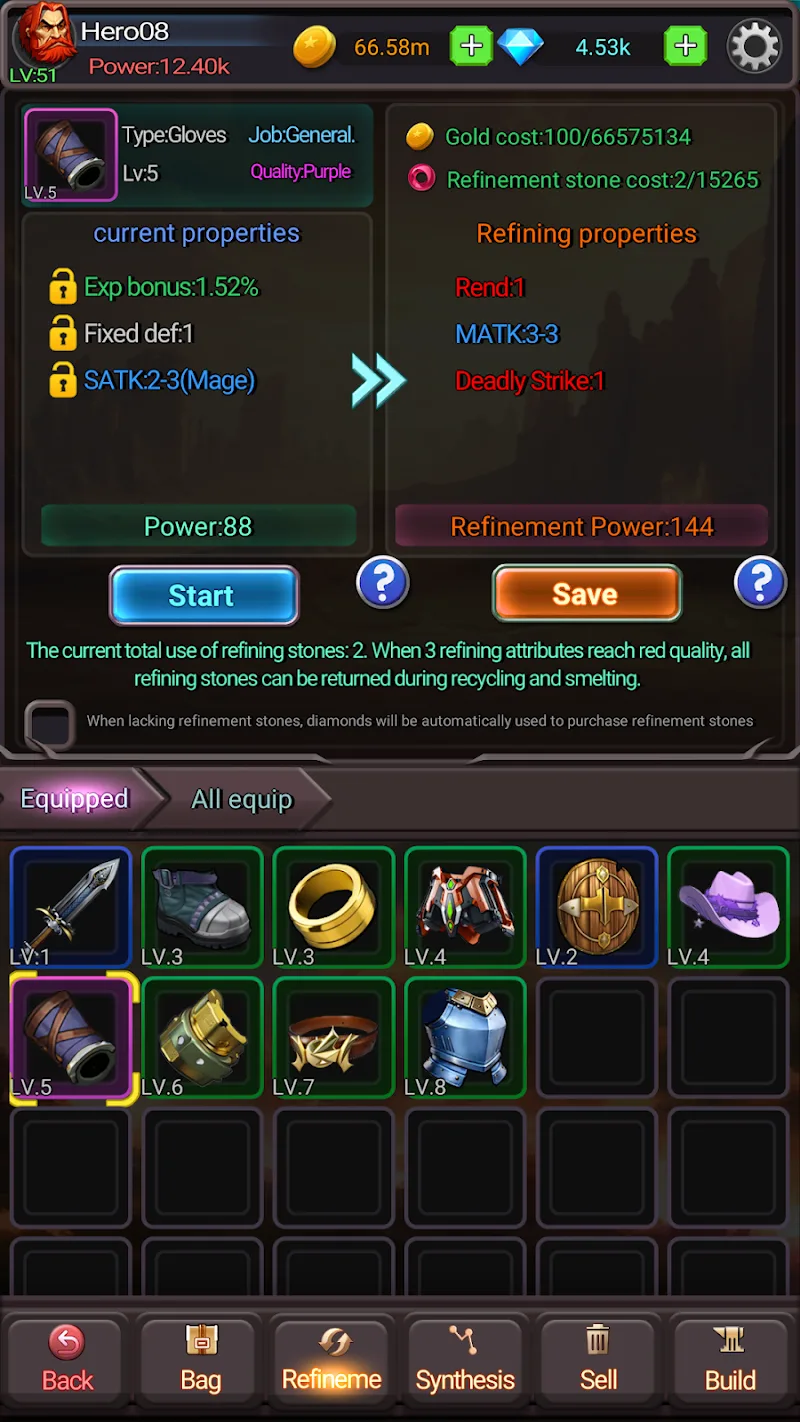Image resolution: width=800 pixels, height=1422 pixels.
Task: Switch to the All equip tab
Action: coord(242,799)
